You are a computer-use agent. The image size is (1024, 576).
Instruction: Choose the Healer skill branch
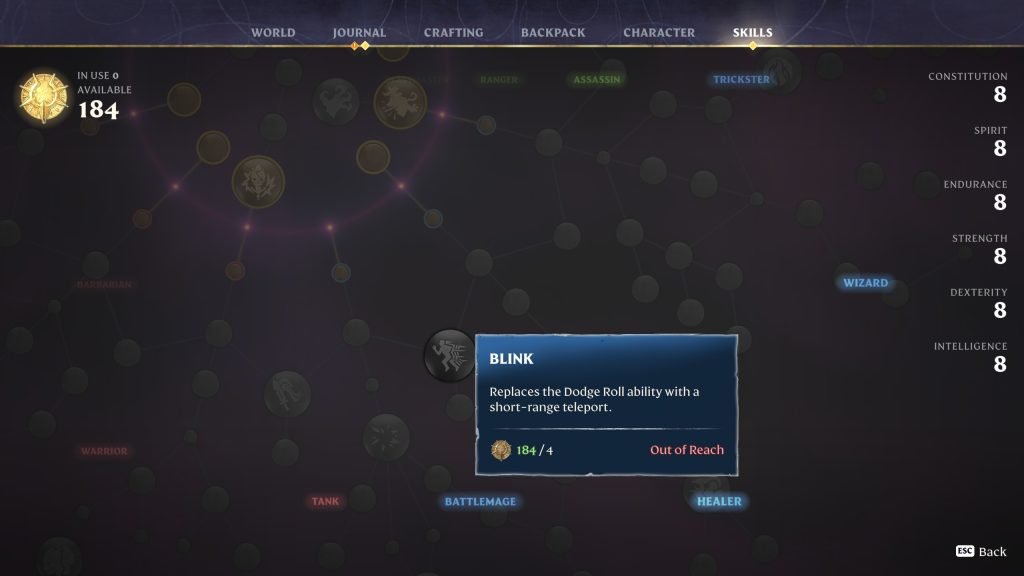click(x=719, y=501)
